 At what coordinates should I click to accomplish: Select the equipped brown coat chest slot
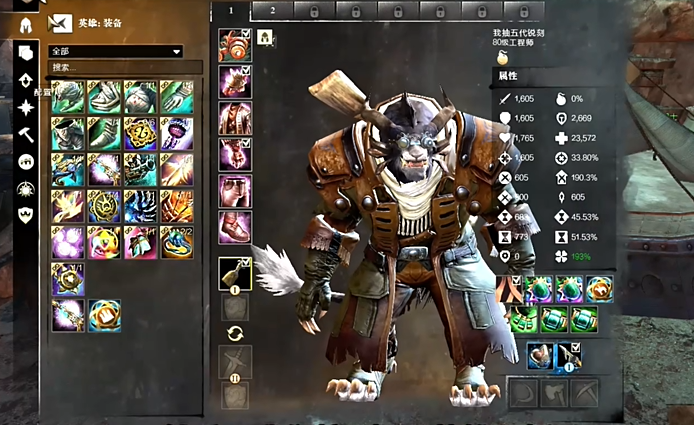pos(235,117)
